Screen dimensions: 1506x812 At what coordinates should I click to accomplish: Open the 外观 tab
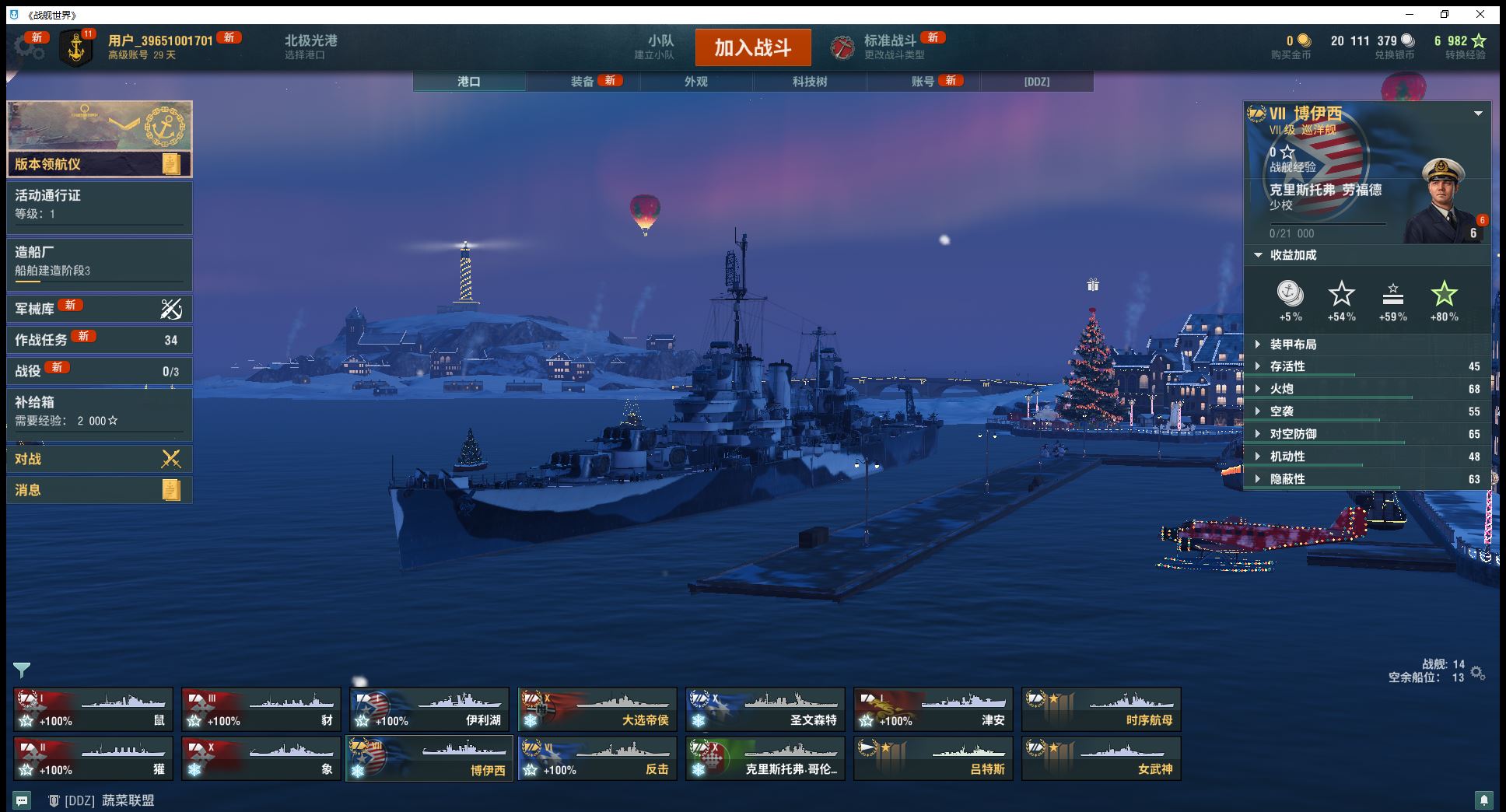696,81
